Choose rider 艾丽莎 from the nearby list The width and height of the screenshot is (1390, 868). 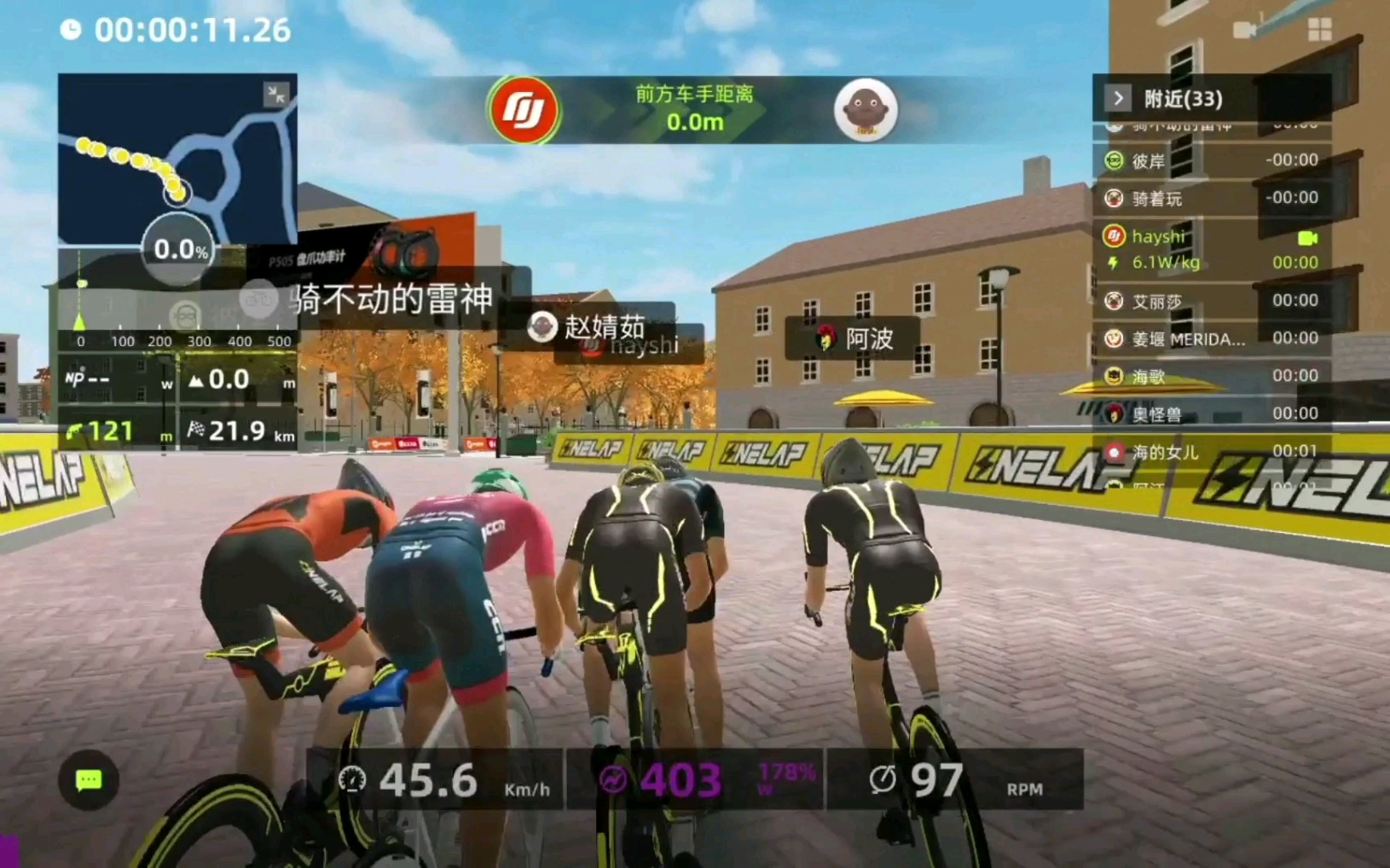(1211, 301)
